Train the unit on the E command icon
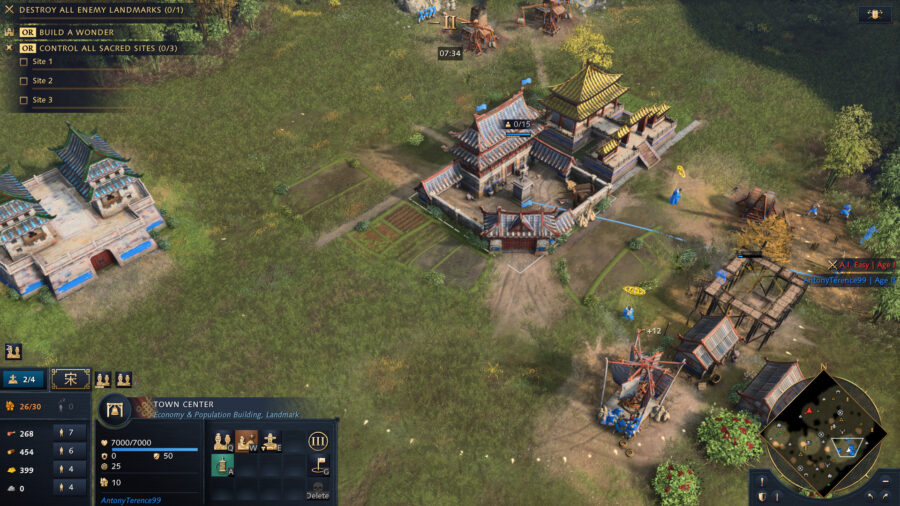Image resolution: width=900 pixels, height=506 pixels. [x=271, y=441]
